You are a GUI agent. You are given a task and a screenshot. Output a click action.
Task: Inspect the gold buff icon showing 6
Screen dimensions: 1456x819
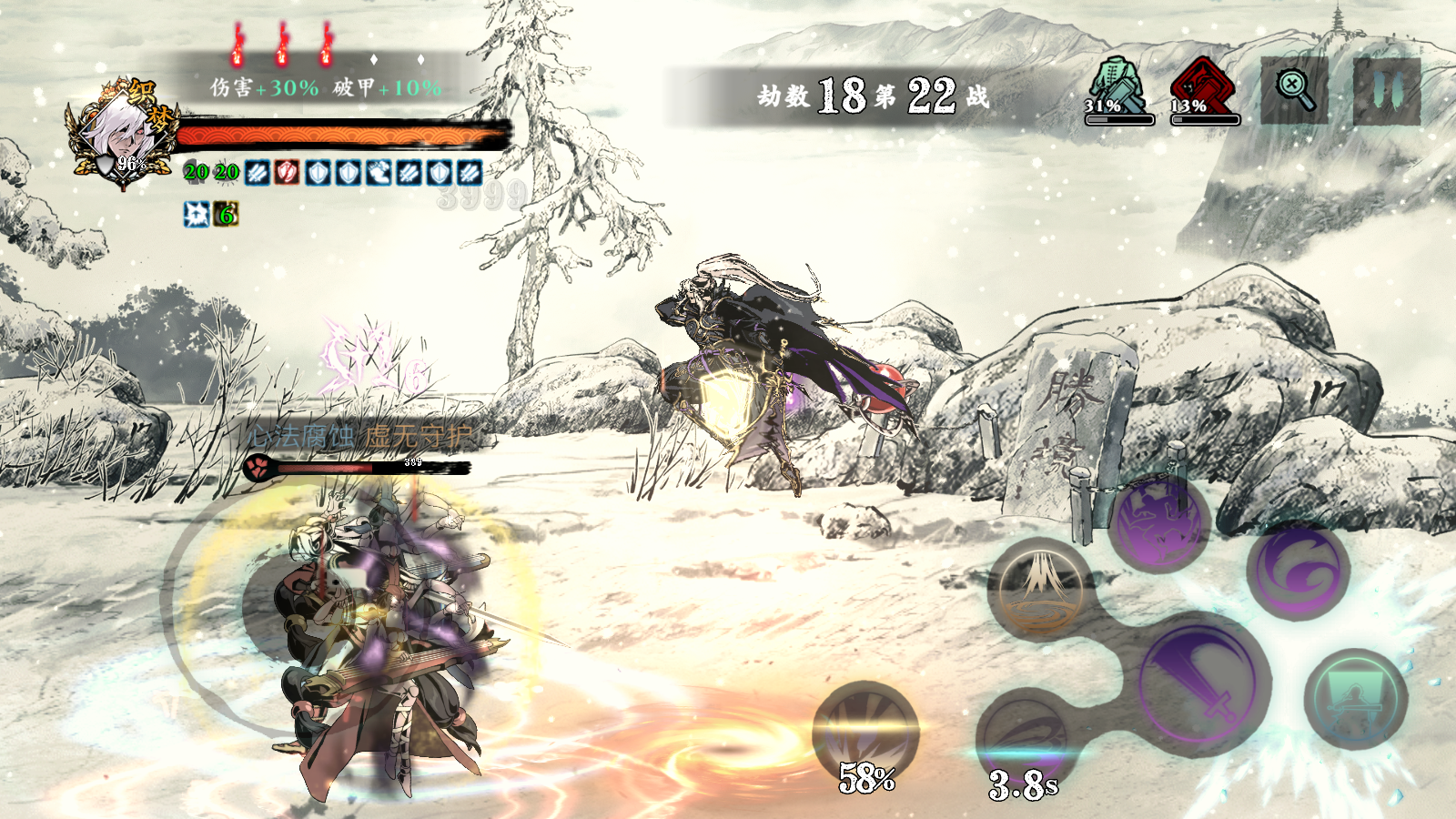(x=227, y=215)
